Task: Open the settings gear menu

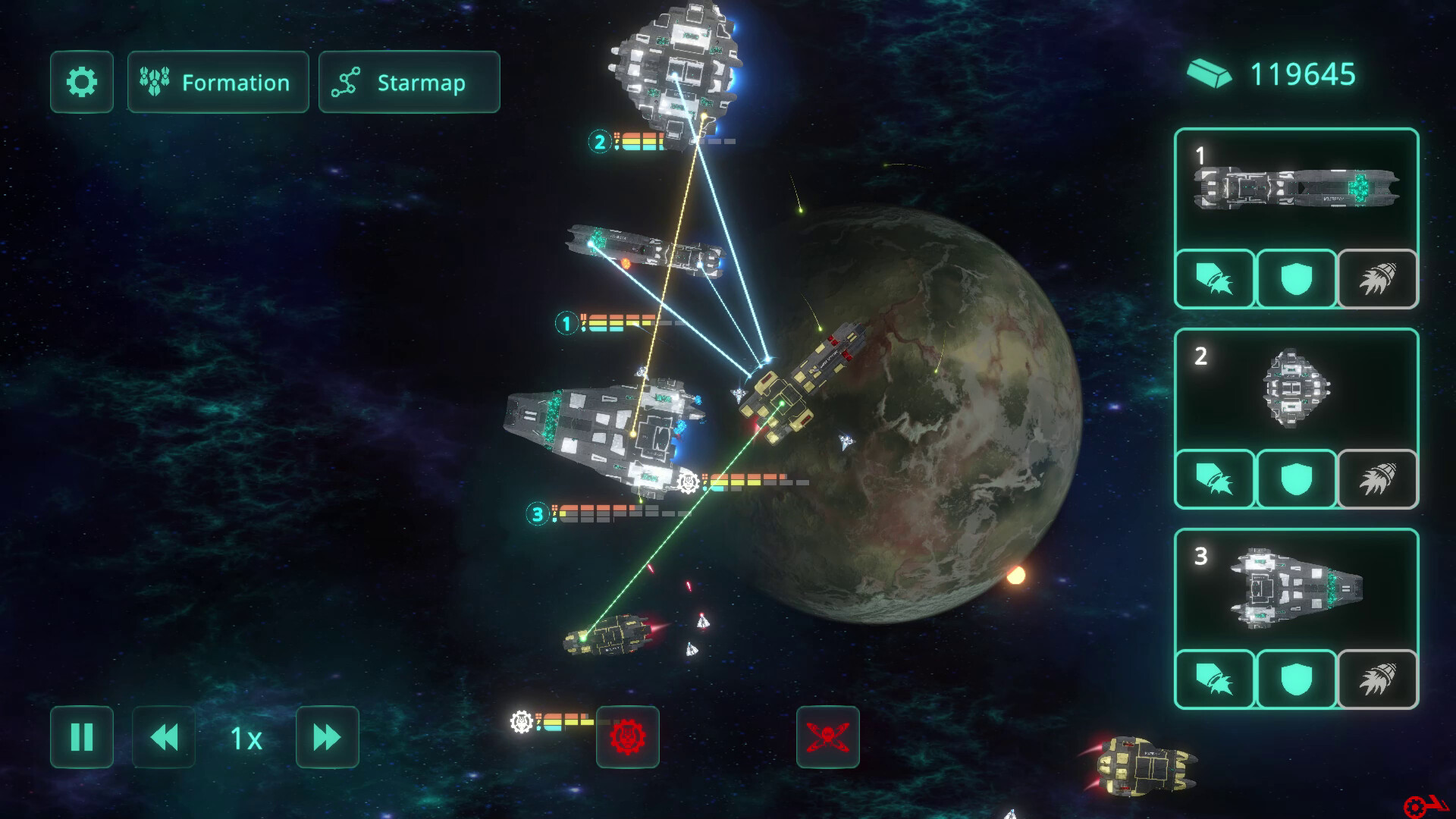Action: [81, 82]
